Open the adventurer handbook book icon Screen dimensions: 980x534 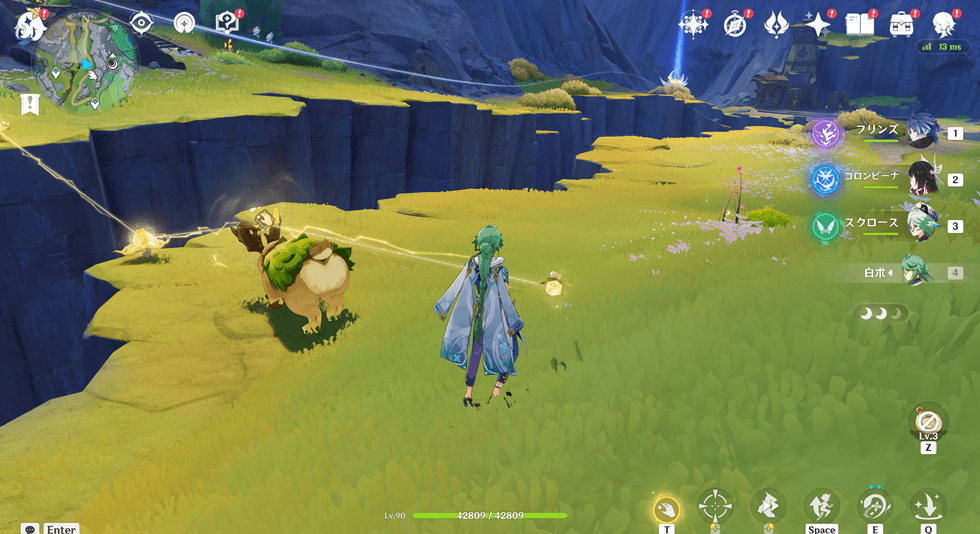pyautogui.click(x=860, y=24)
